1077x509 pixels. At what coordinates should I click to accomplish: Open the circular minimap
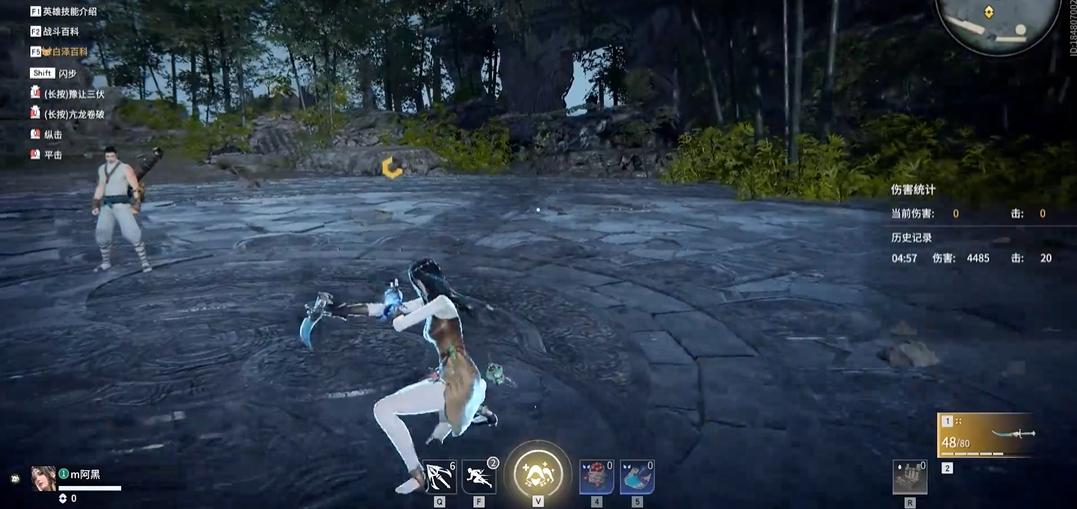pos(996,20)
